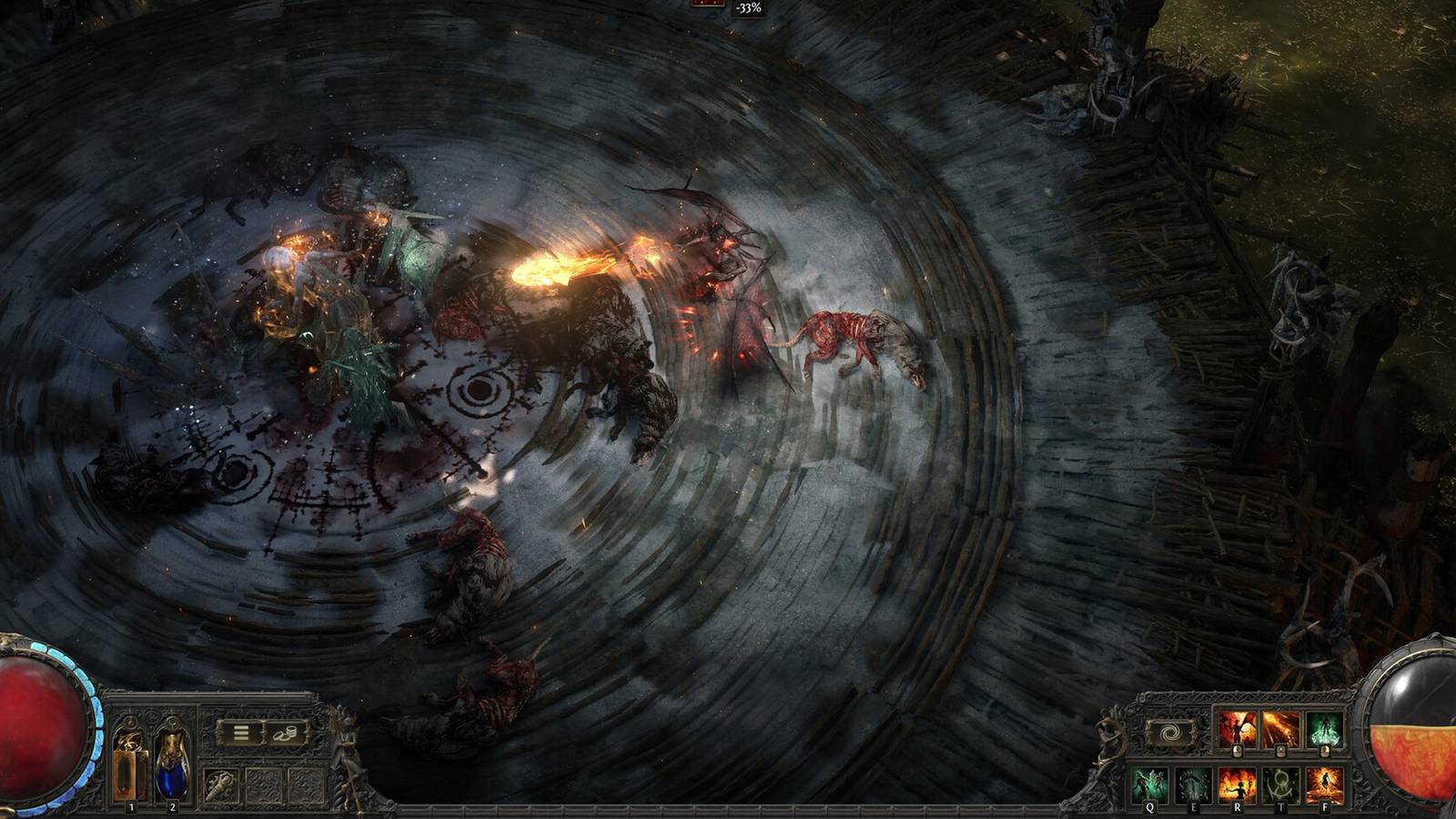Select the green resurrect skill with mouse binding

point(1325,728)
